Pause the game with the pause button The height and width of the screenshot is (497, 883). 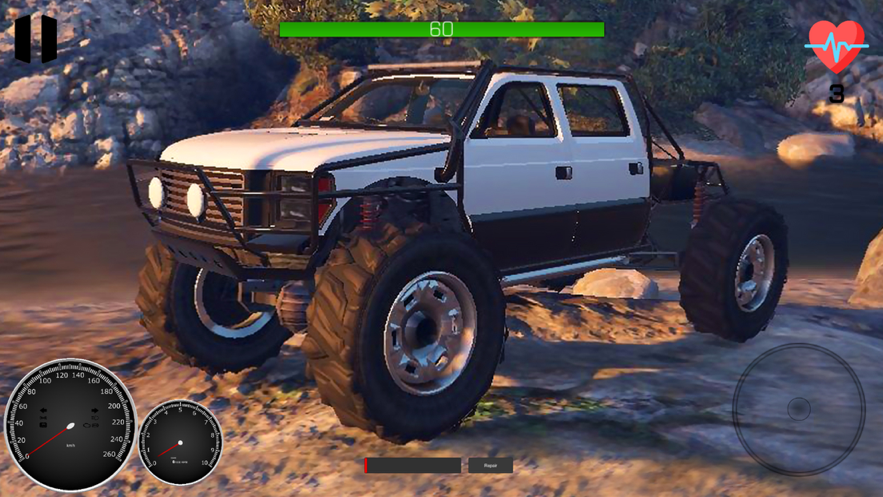click(36, 39)
